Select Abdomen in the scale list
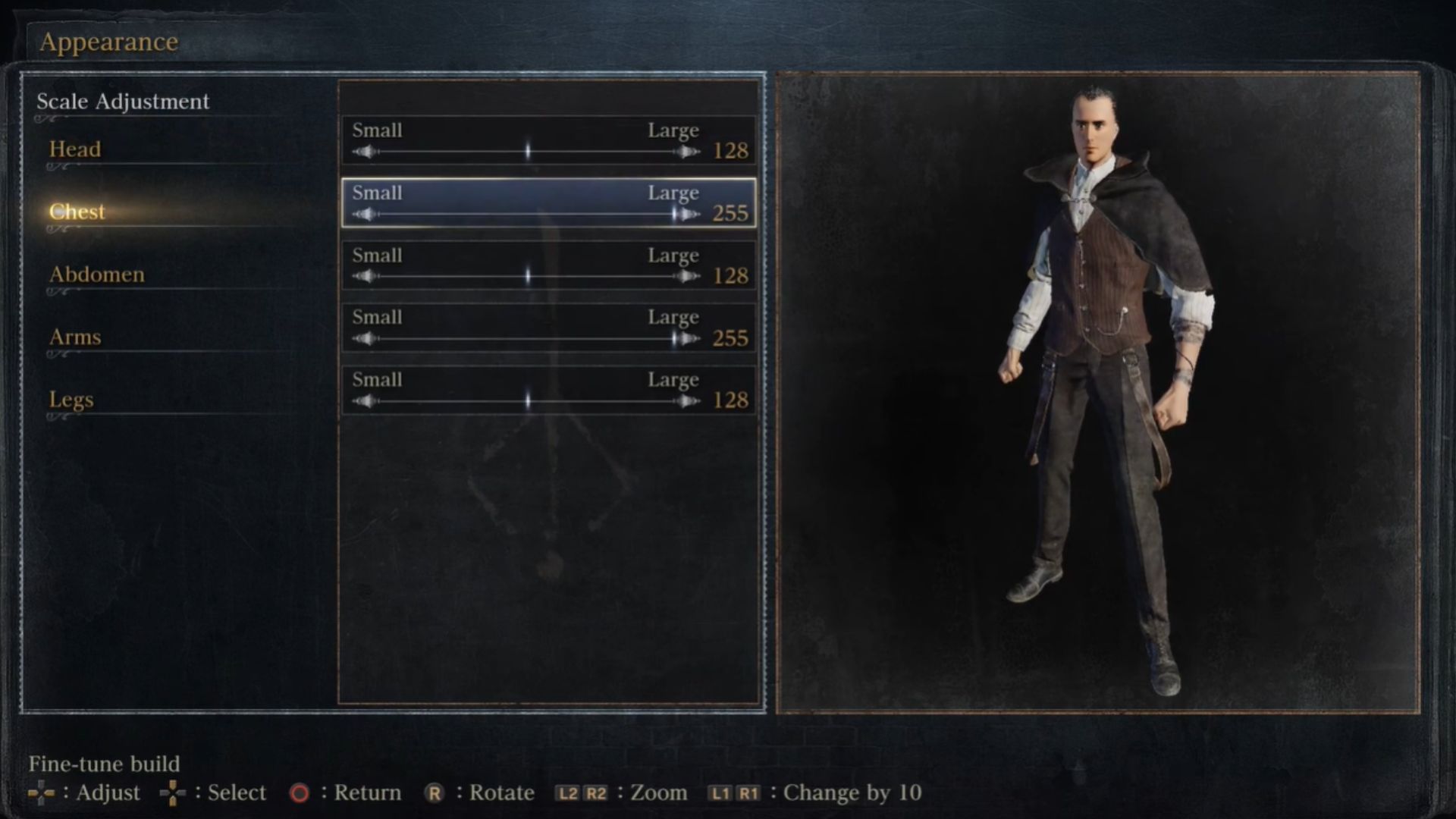This screenshot has height=819, width=1456. coord(96,275)
